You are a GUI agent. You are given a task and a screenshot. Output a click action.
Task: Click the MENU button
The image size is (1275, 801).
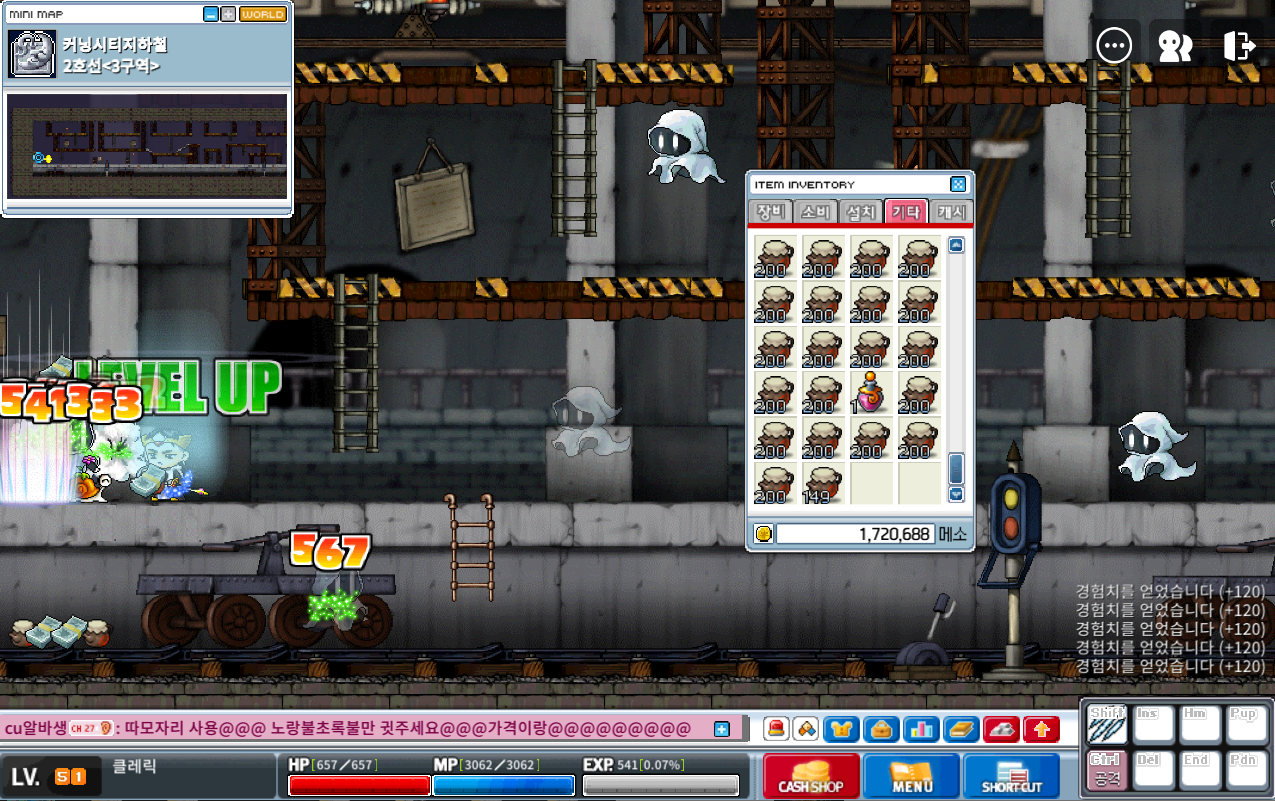pyautogui.click(x=911, y=777)
